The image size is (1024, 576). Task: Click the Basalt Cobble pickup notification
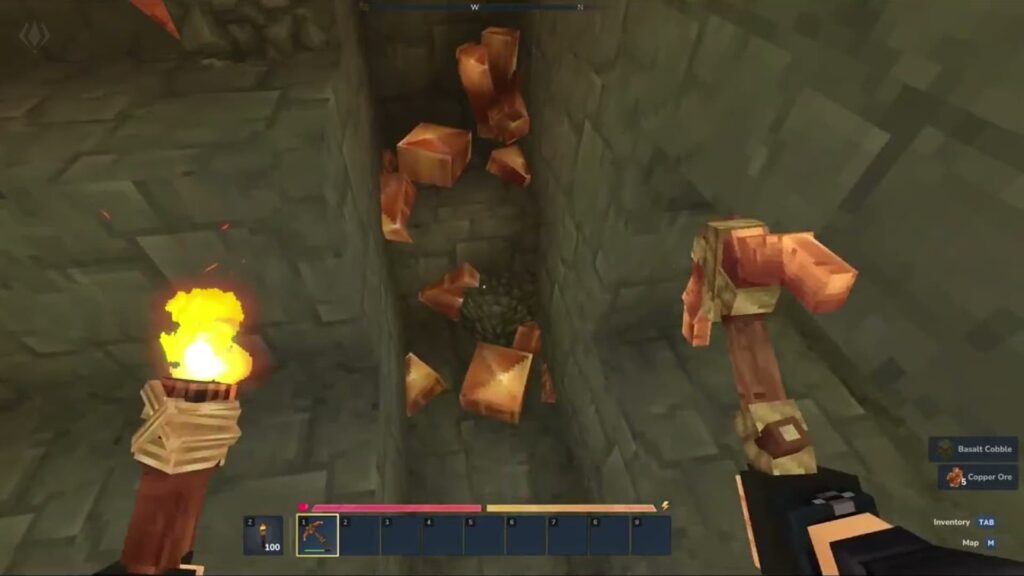973,449
